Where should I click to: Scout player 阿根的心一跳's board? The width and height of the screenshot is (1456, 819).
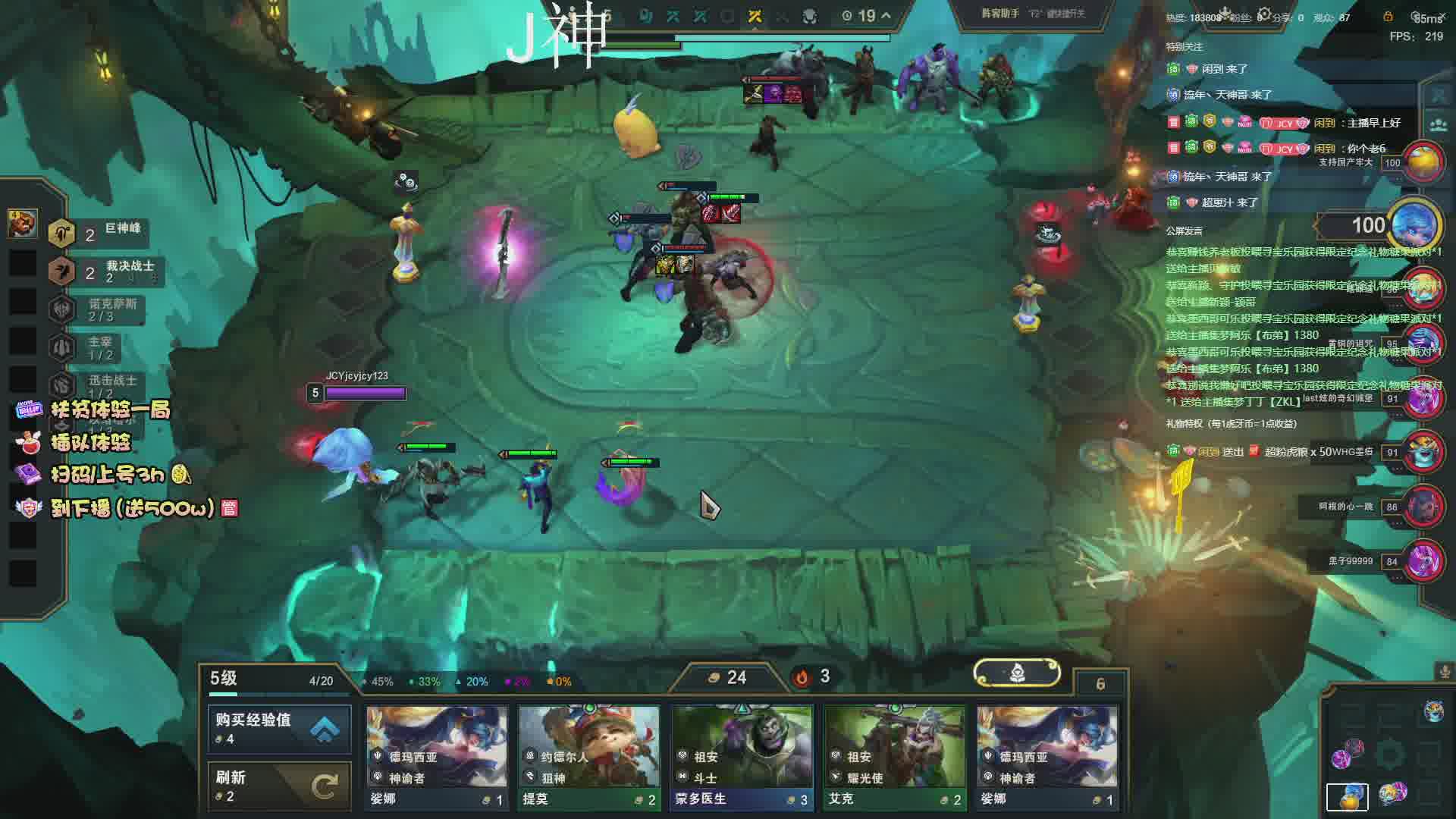pyautogui.click(x=1423, y=507)
